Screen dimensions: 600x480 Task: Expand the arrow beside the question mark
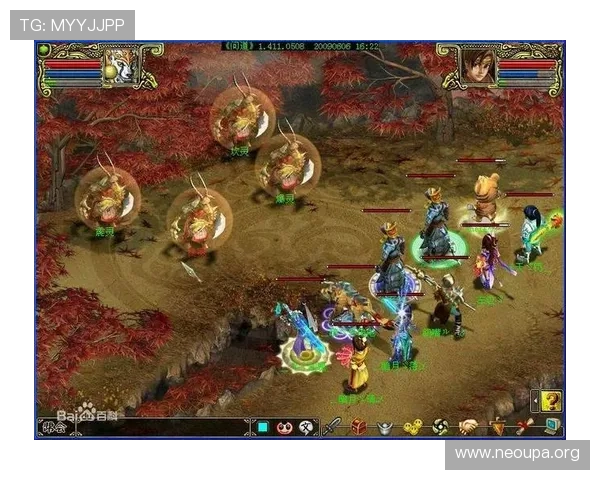tap(535, 400)
